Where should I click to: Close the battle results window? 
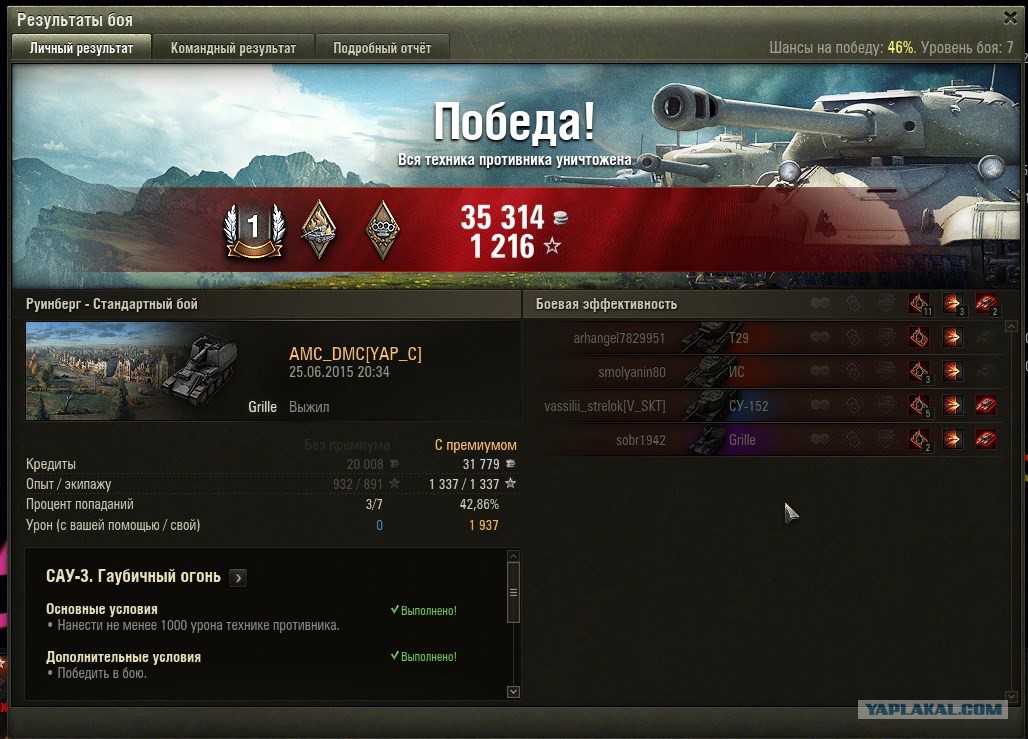[1011, 18]
